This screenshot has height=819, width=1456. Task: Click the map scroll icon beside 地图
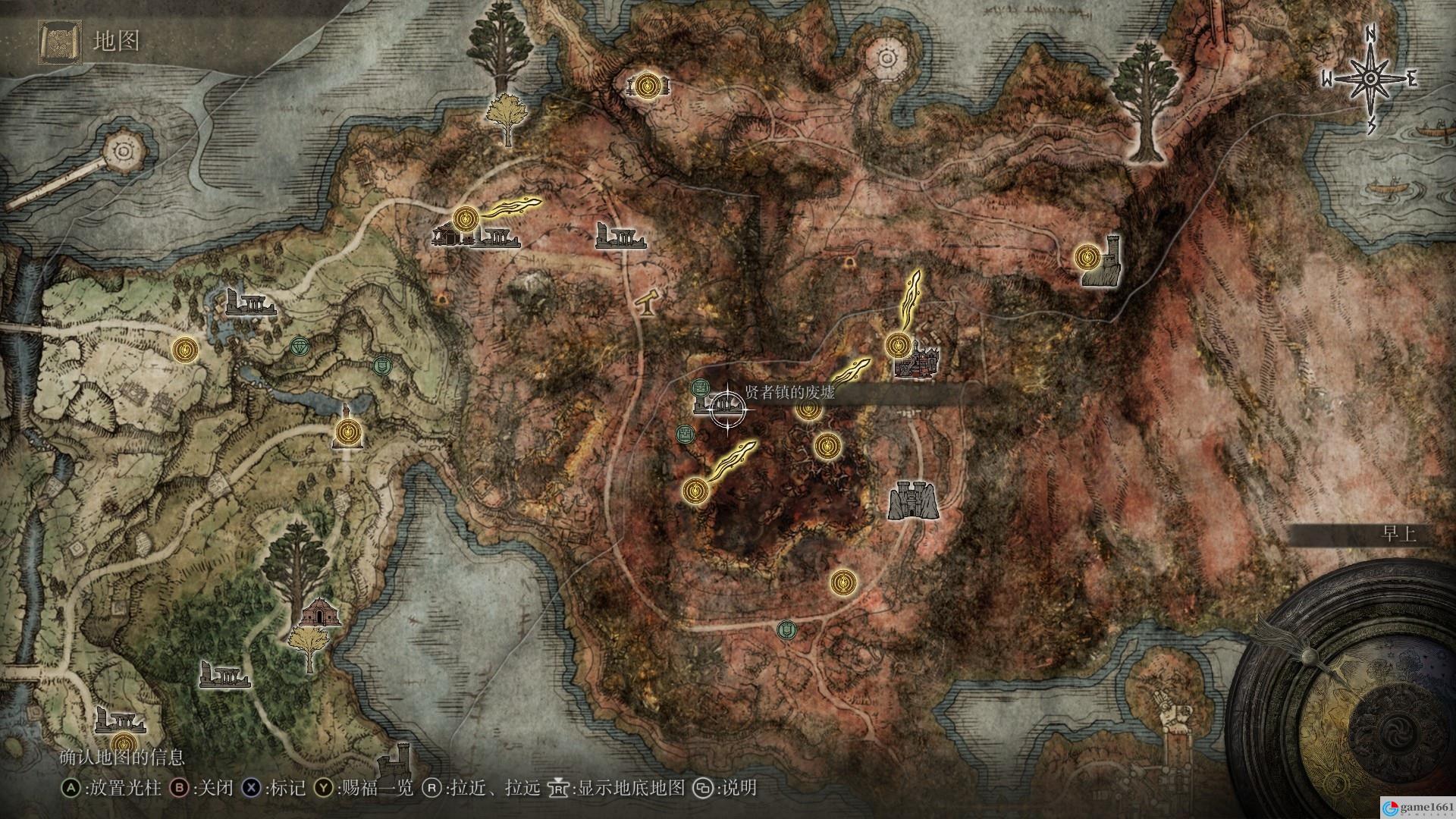point(60,41)
